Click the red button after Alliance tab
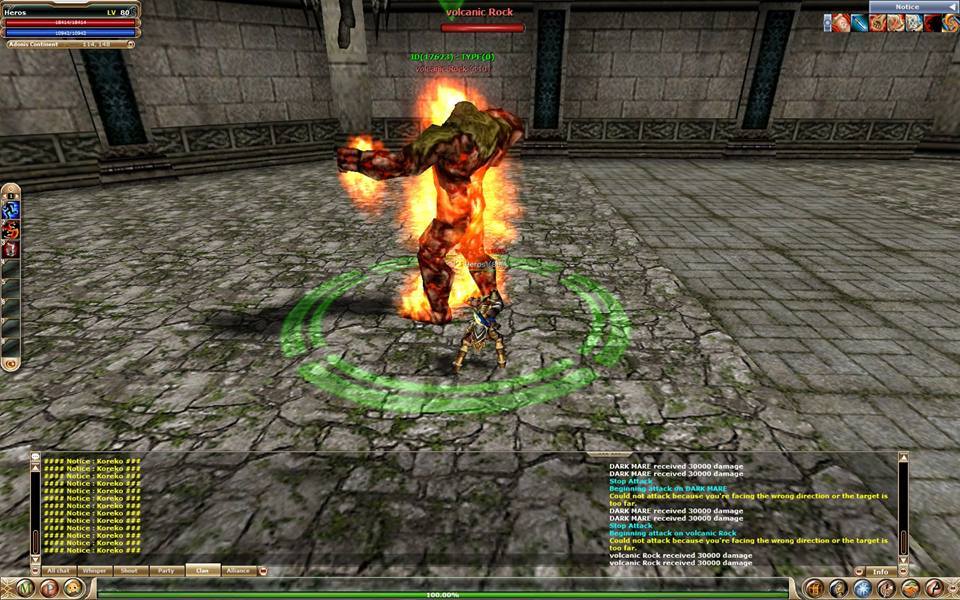The width and height of the screenshot is (960, 600). pos(263,571)
